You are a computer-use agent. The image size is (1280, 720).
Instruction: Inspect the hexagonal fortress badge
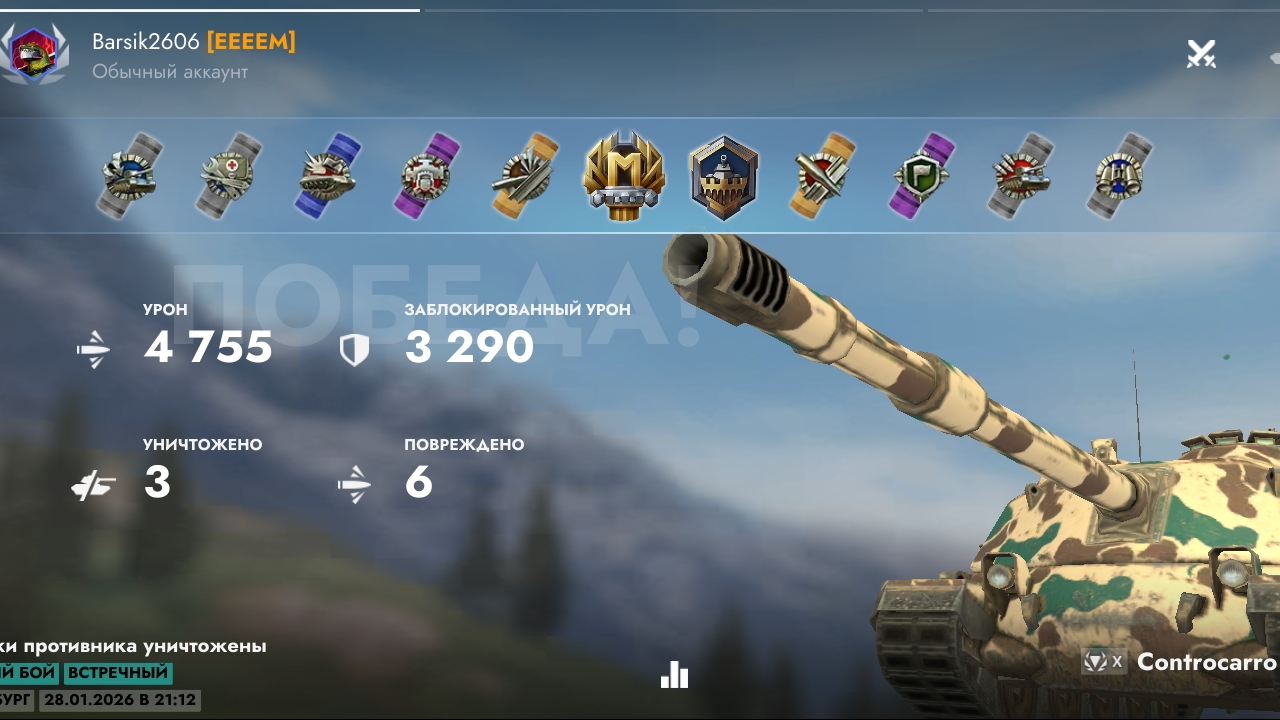pos(724,177)
